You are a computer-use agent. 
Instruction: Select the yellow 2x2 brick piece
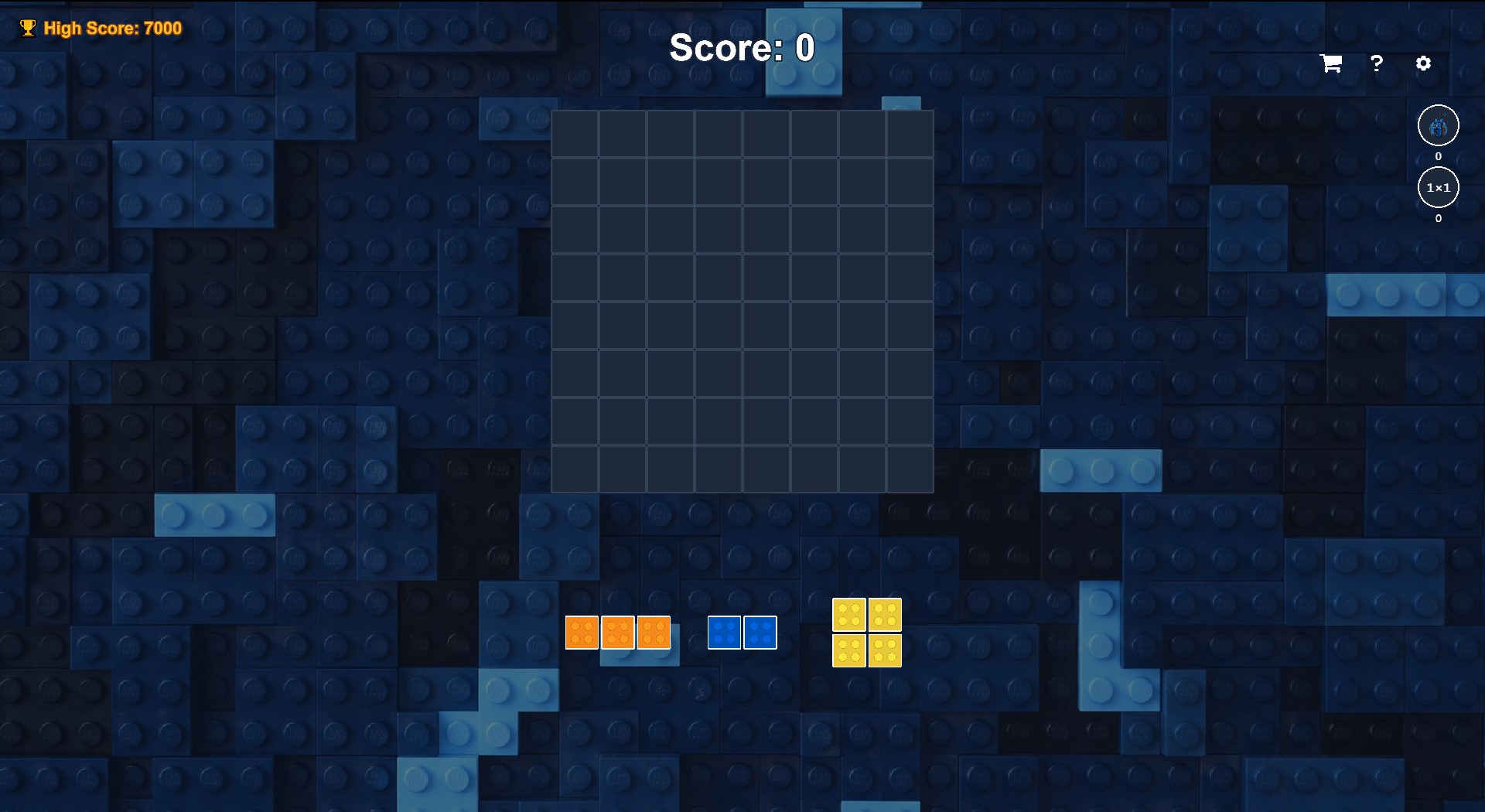pyautogui.click(x=866, y=633)
